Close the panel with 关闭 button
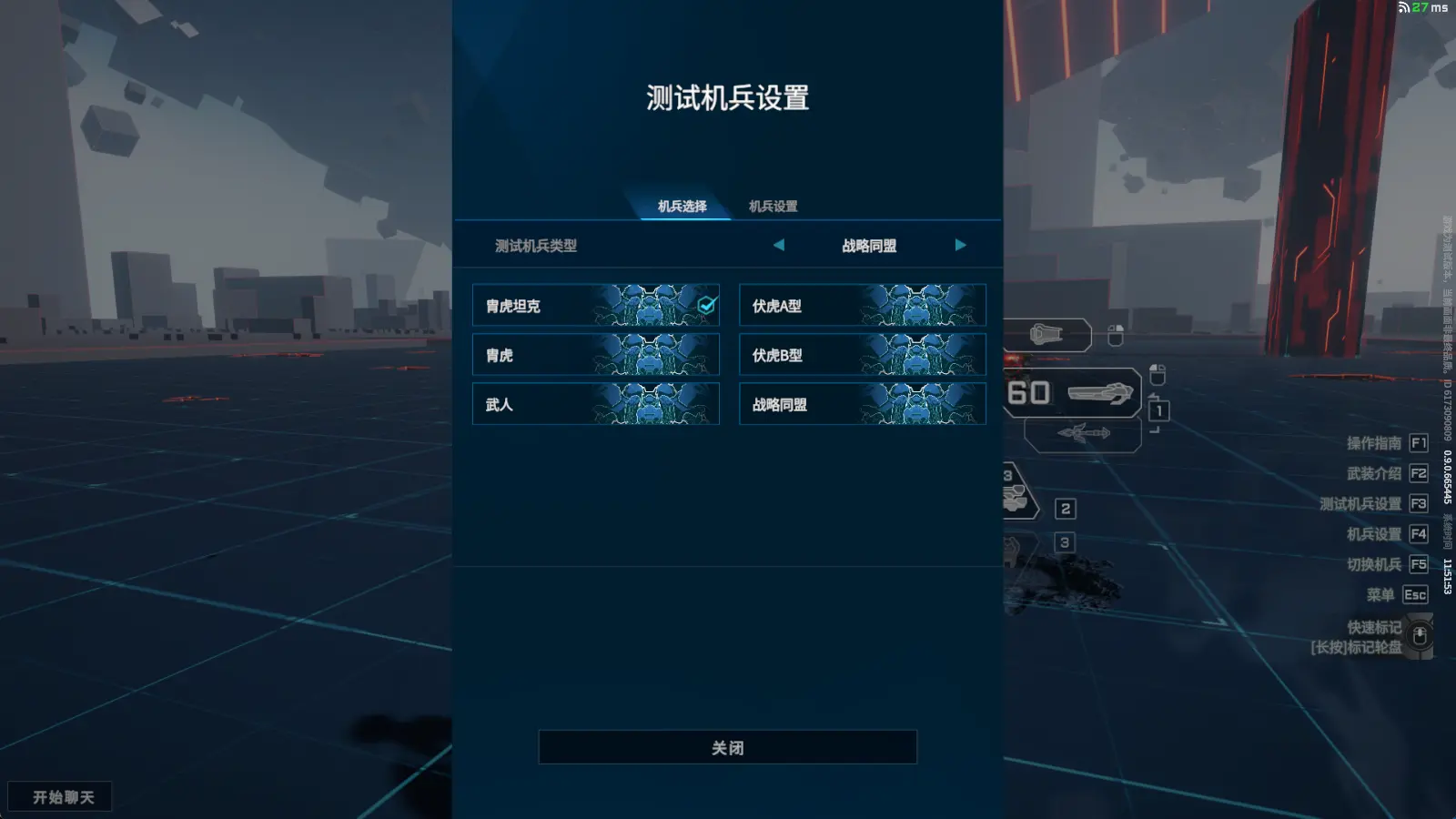 point(727,747)
